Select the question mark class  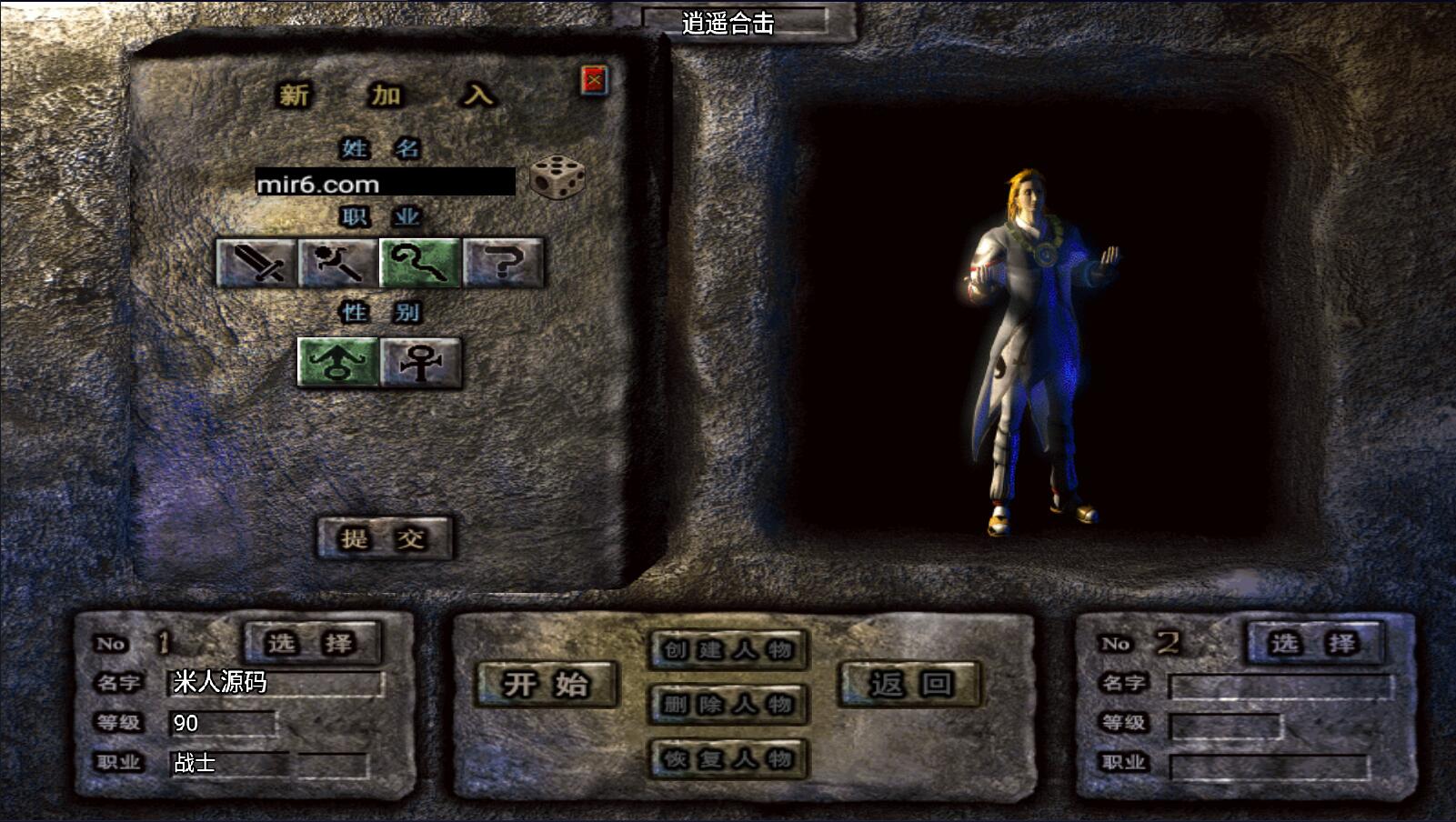click(503, 263)
